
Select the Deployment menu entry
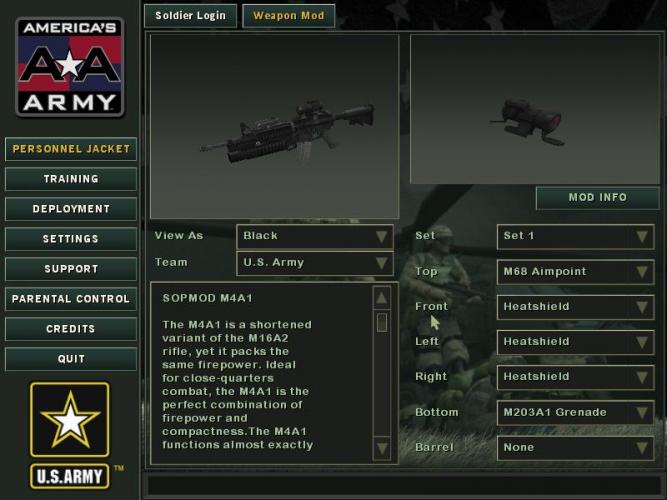tap(71, 209)
